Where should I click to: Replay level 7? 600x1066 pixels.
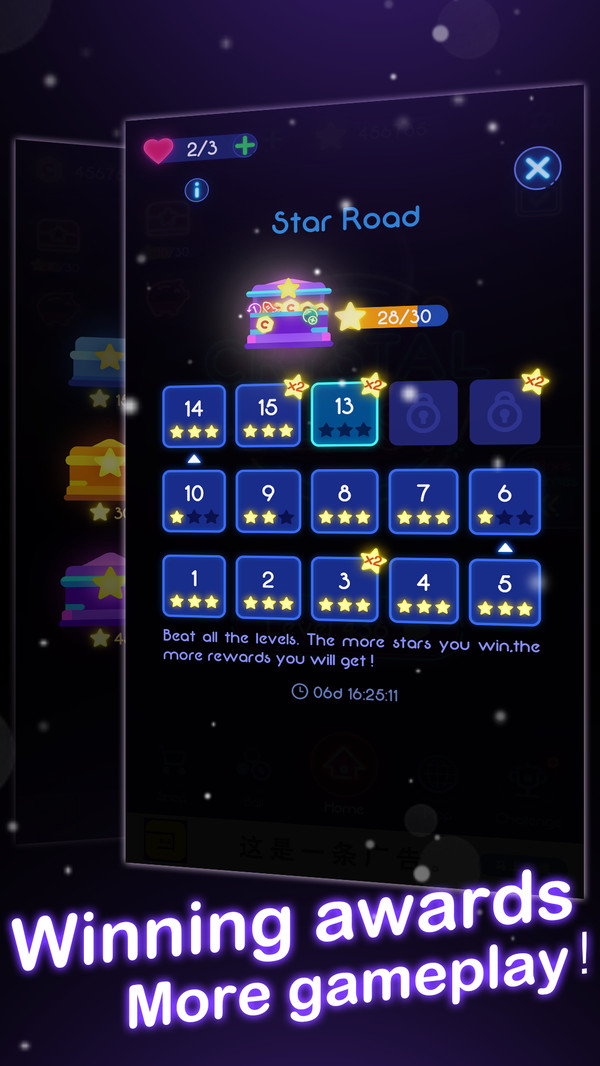[x=423, y=501]
